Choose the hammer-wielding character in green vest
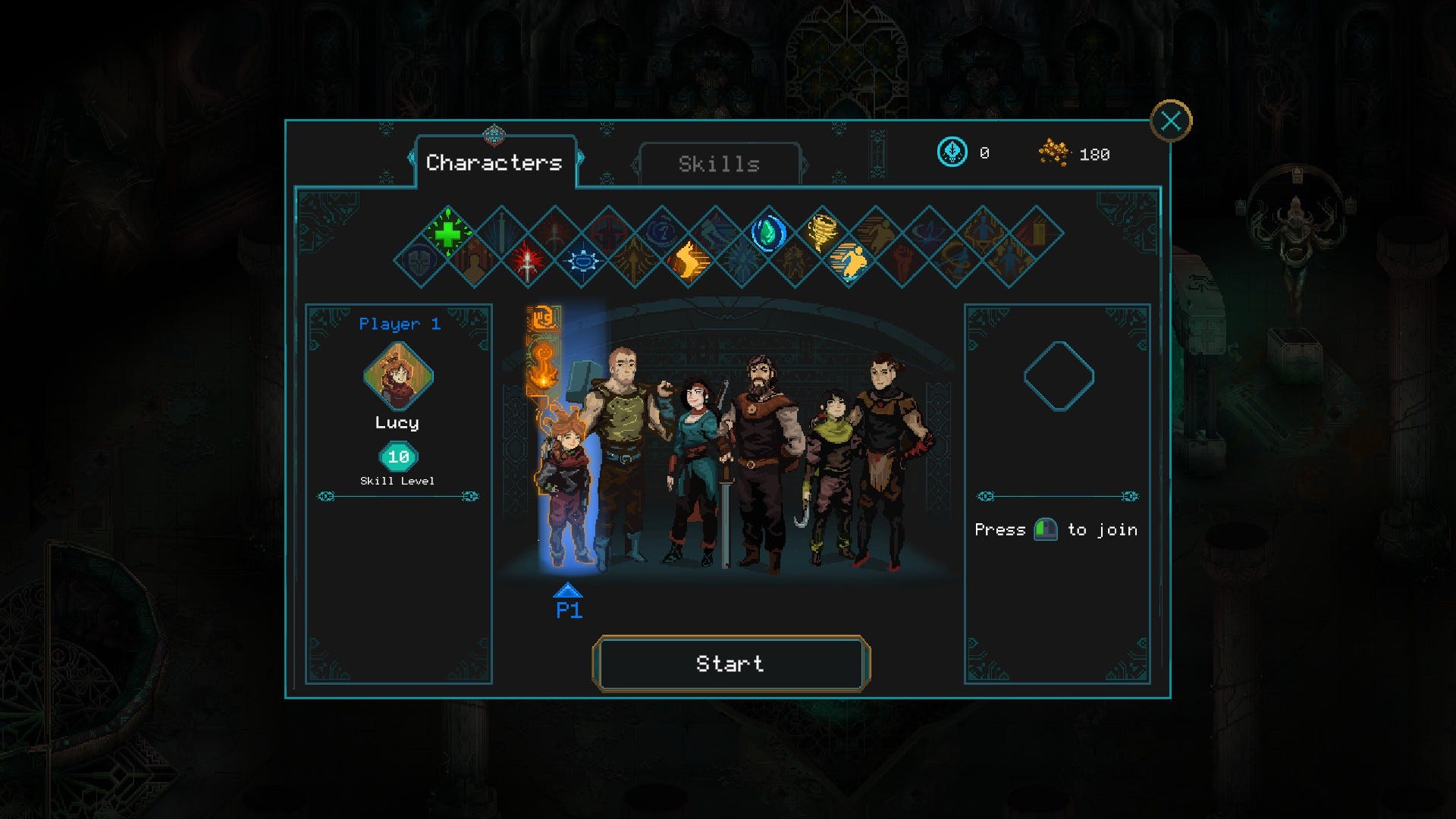Viewport: 1456px width, 819px height. (x=623, y=455)
